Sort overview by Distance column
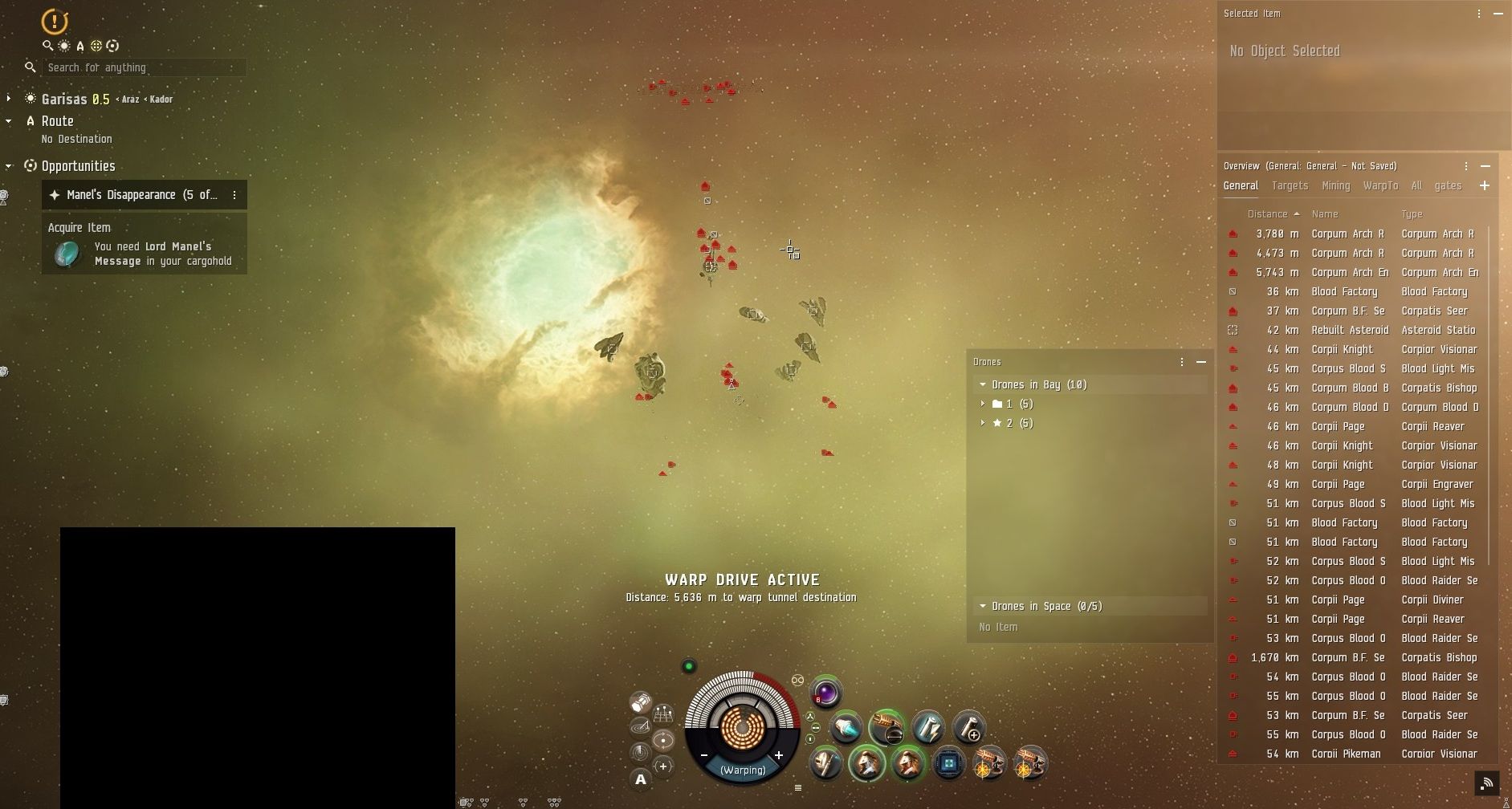 point(1268,214)
